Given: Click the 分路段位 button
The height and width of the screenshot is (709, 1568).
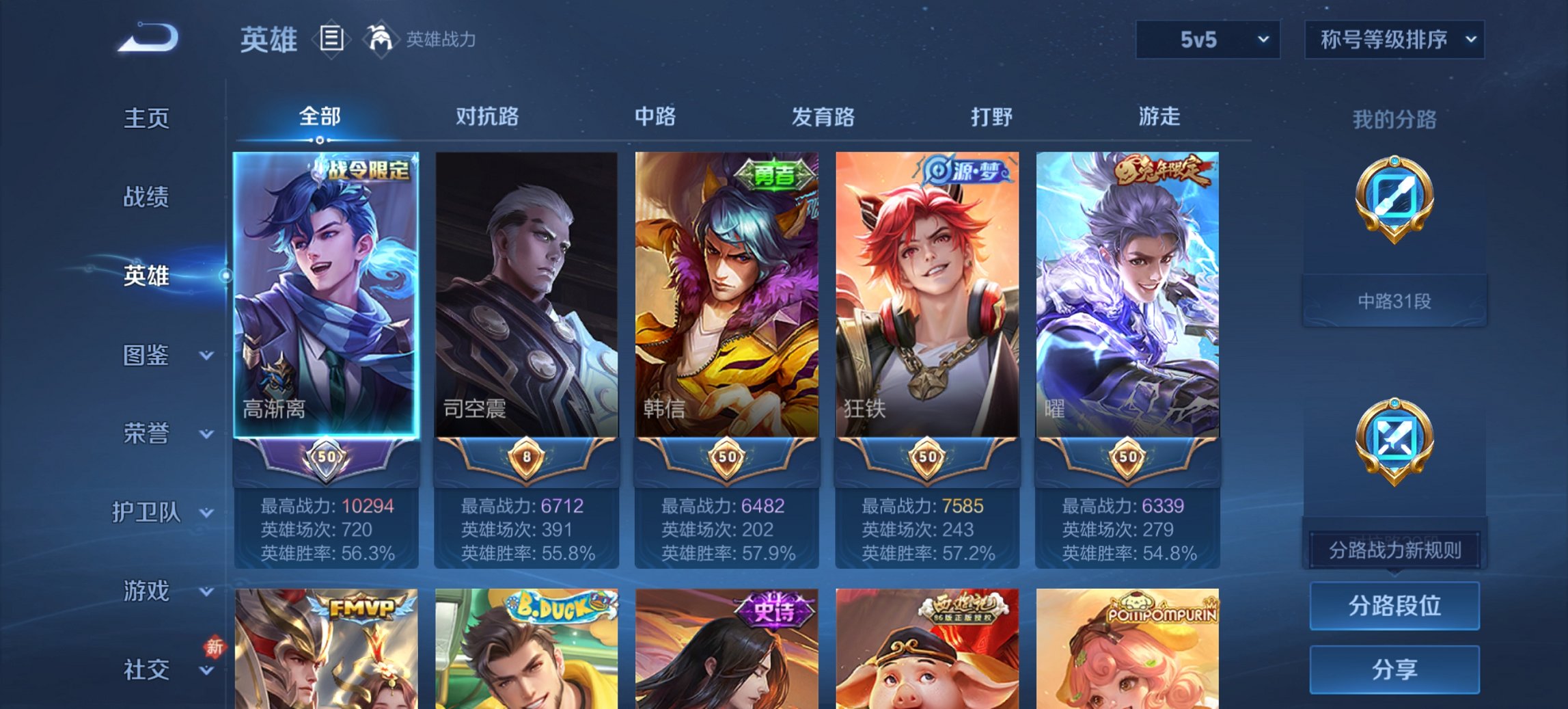Looking at the screenshot, I should (1394, 606).
